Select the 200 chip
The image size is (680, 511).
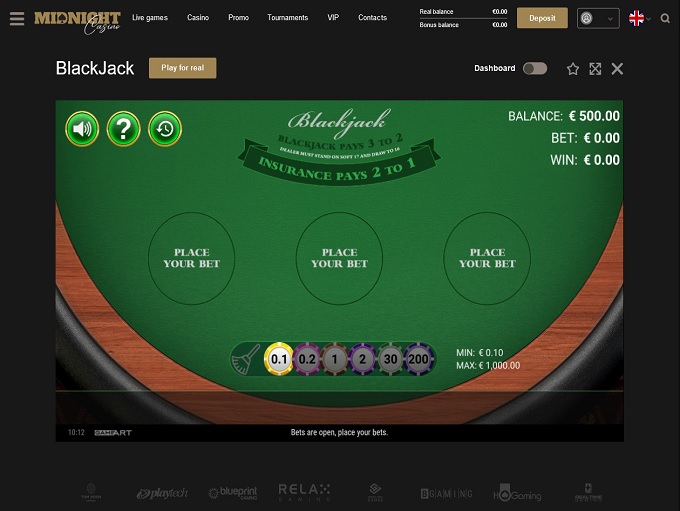pyautogui.click(x=418, y=359)
